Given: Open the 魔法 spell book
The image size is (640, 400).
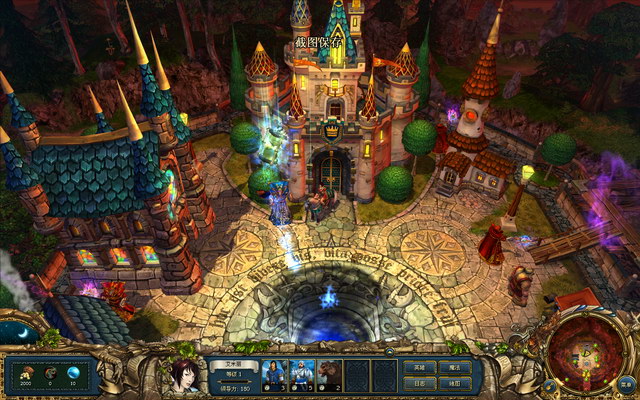Looking at the screenshot, I should click(x=453, y=367).
